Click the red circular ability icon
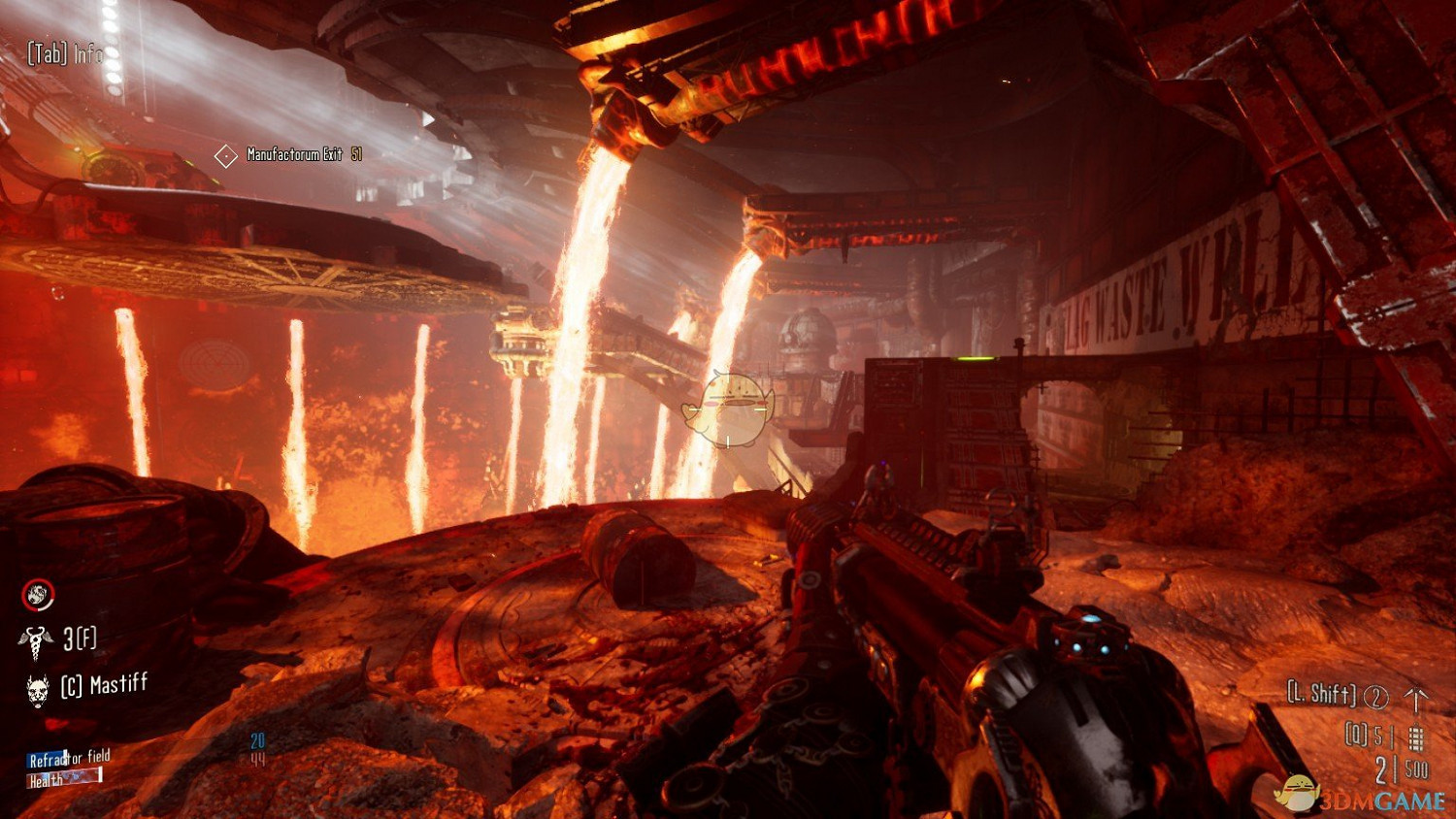Screen dimensions: 1456x819 pyautogui.click(x=38, y=595)
